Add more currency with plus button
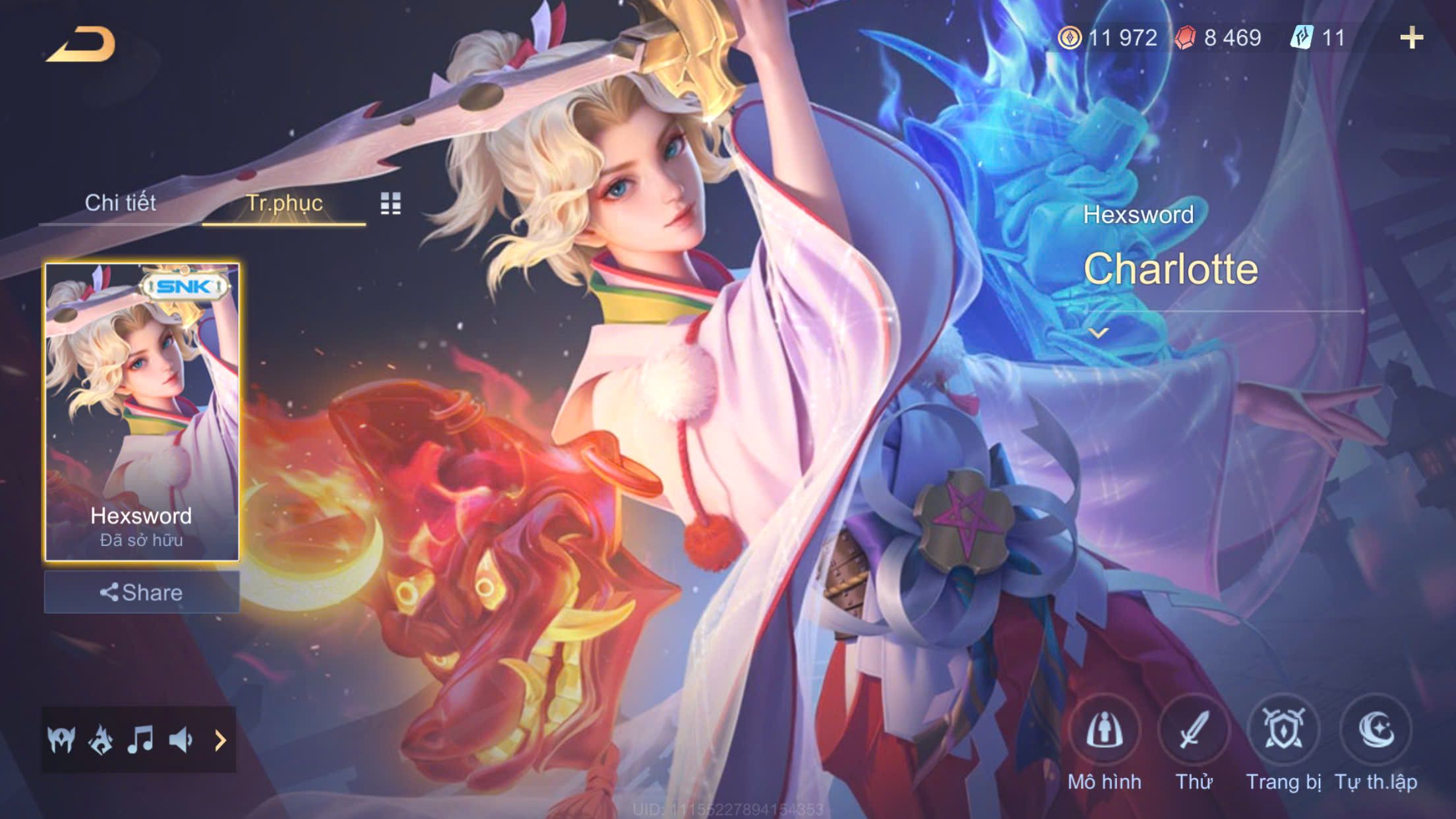 (1411, 38)
